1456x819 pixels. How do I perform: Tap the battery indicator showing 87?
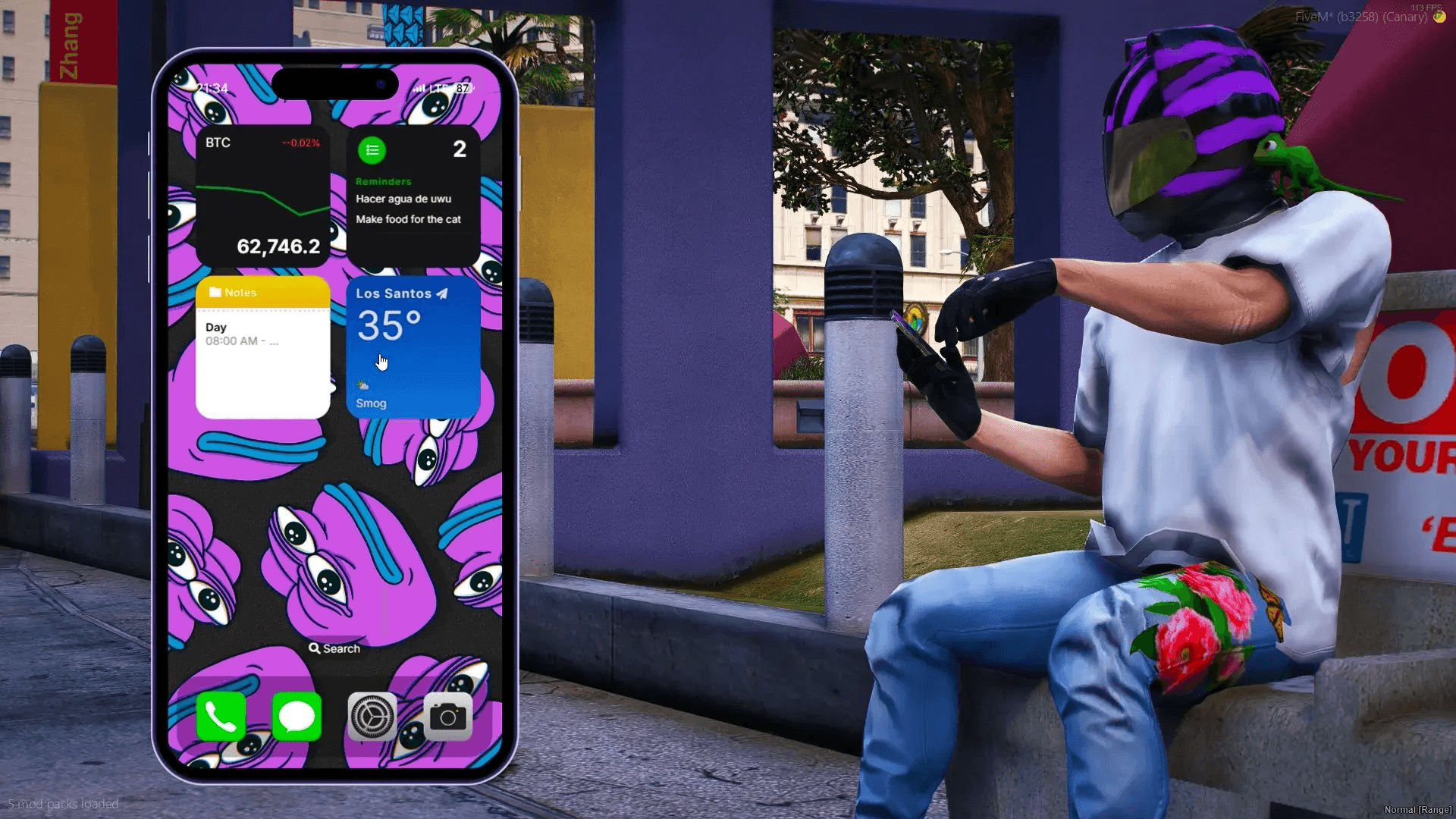pyautogui.click(x=462, y=89)
